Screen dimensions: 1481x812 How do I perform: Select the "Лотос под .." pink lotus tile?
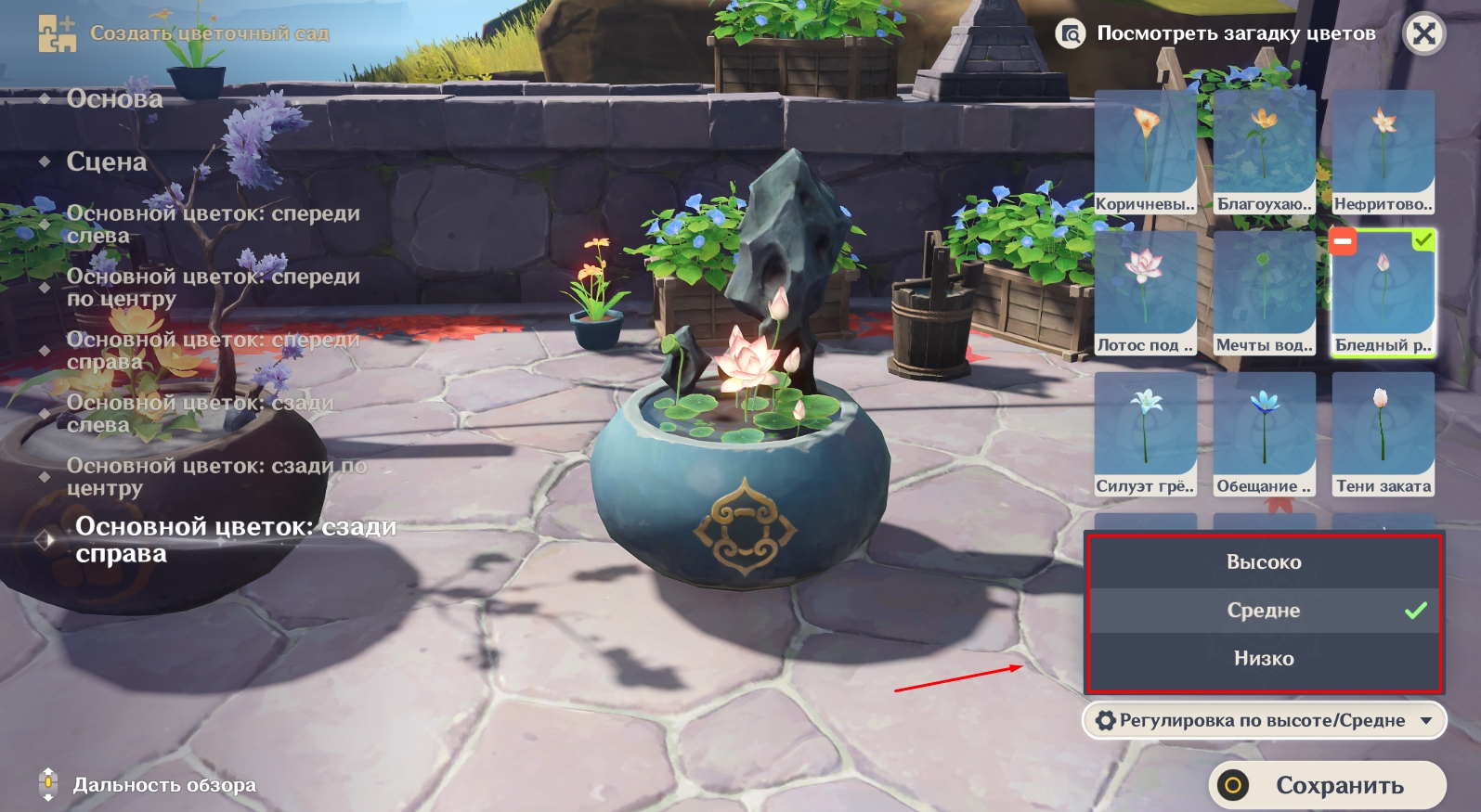(x=1145, y=293)
